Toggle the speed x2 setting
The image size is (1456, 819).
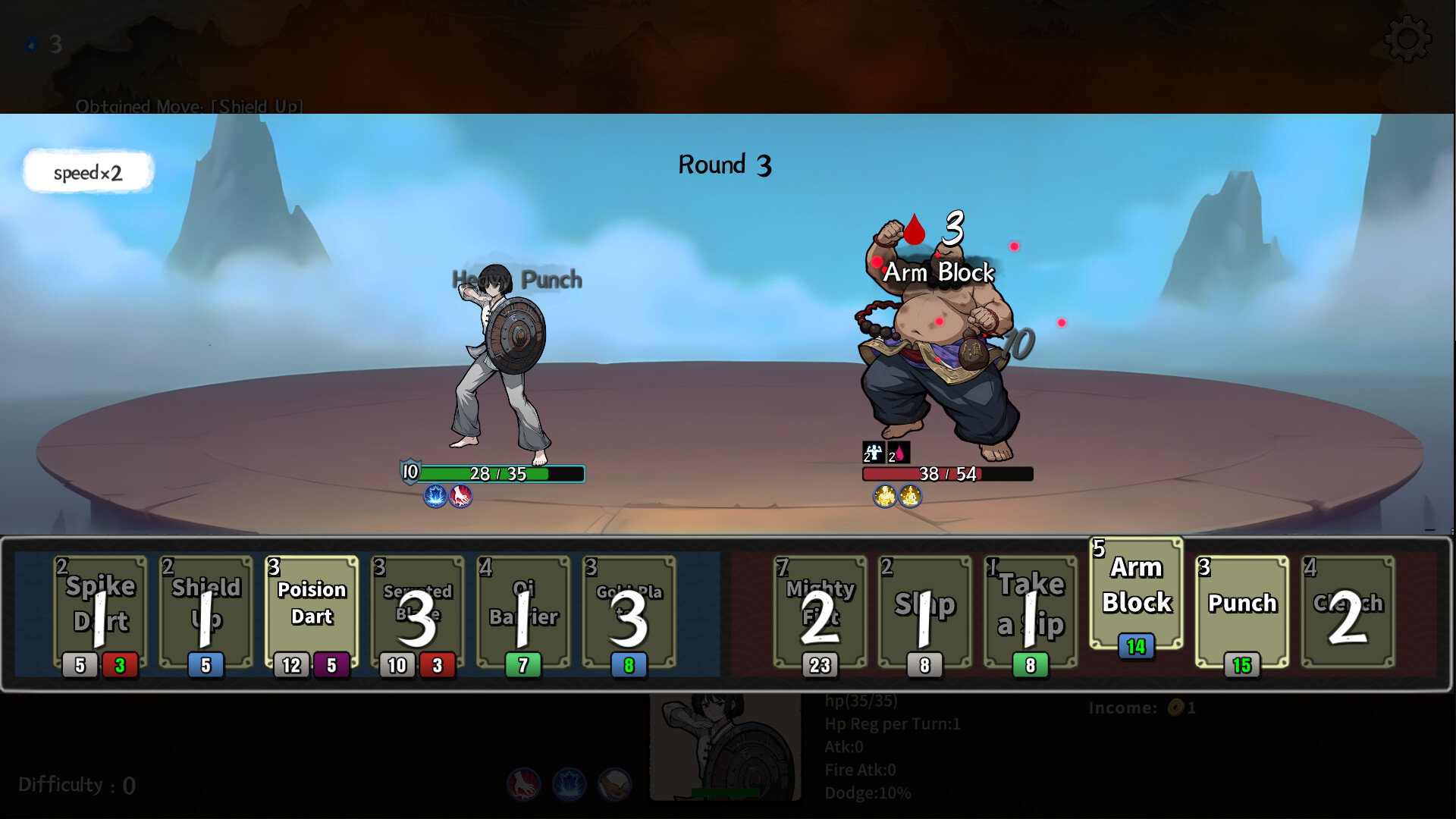pos(87,171)
